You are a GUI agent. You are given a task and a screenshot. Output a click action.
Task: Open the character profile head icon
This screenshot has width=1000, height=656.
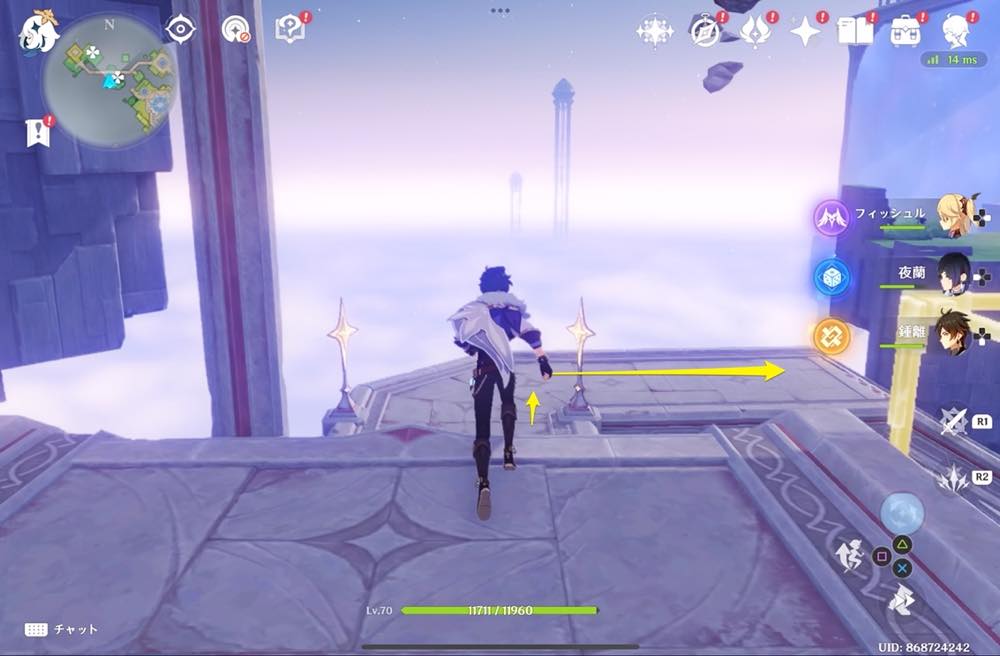point(955,32)
